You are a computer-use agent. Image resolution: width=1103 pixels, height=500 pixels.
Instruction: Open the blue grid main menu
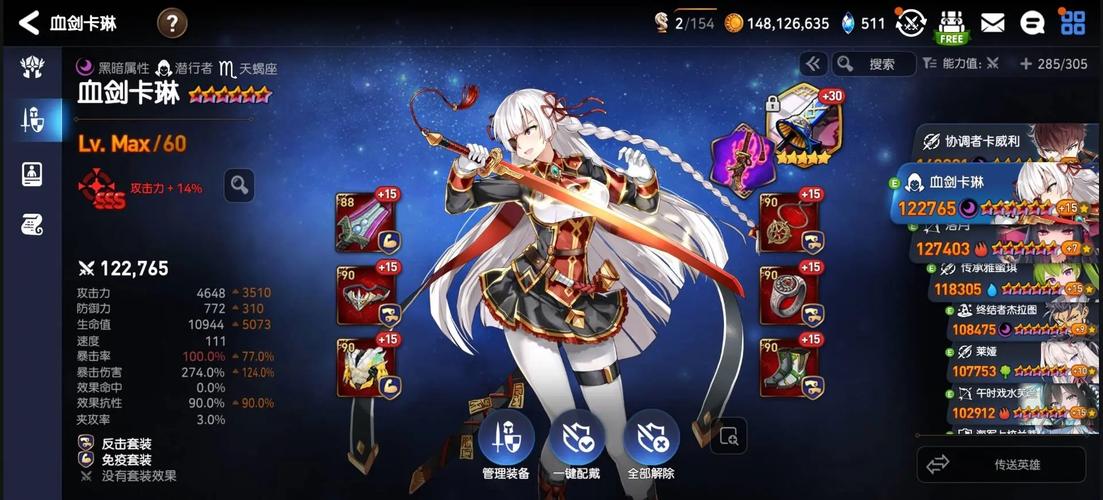pyautogui.click(x=1073, y=22)
